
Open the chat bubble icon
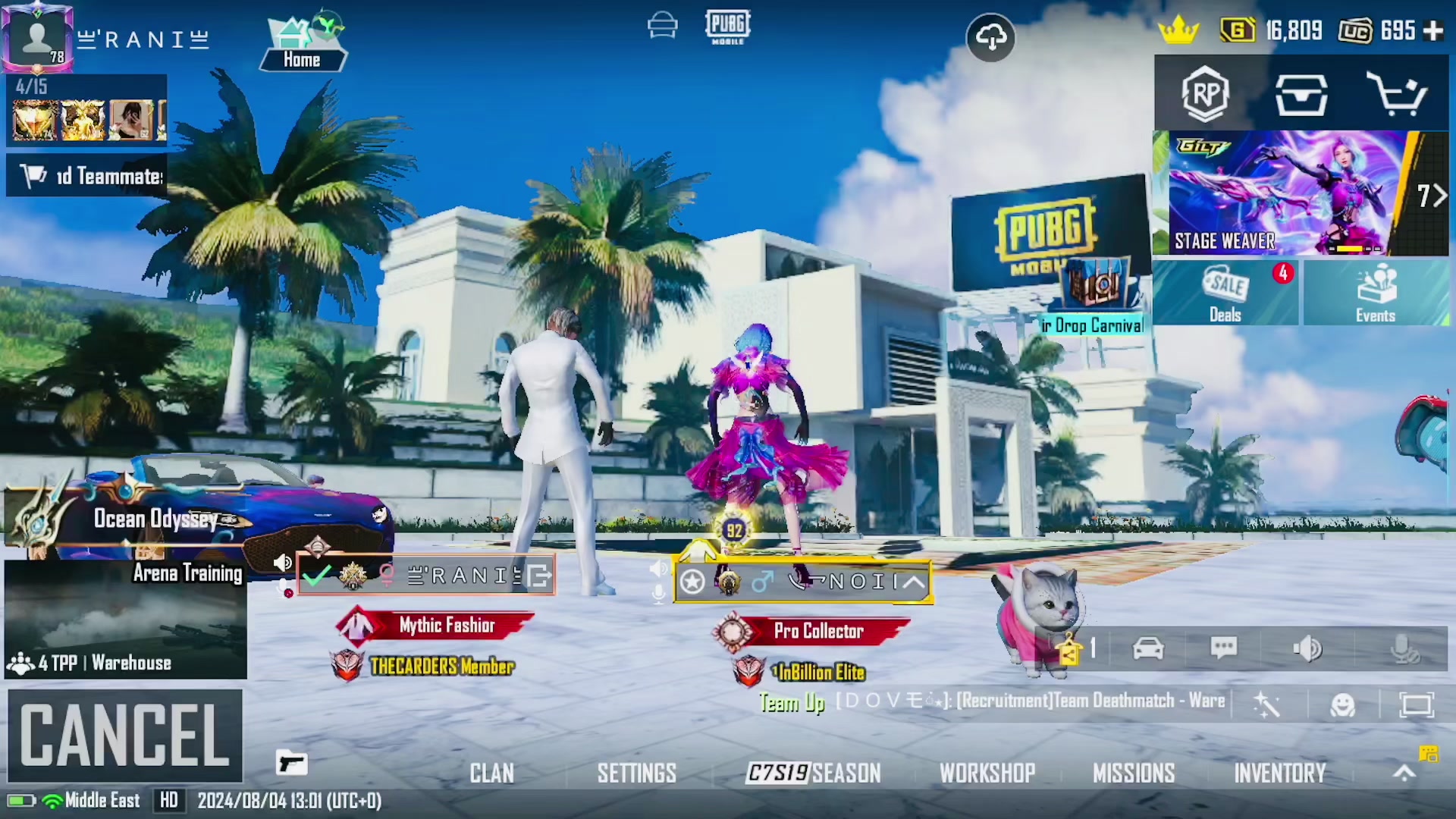(x=1224, y=648)
